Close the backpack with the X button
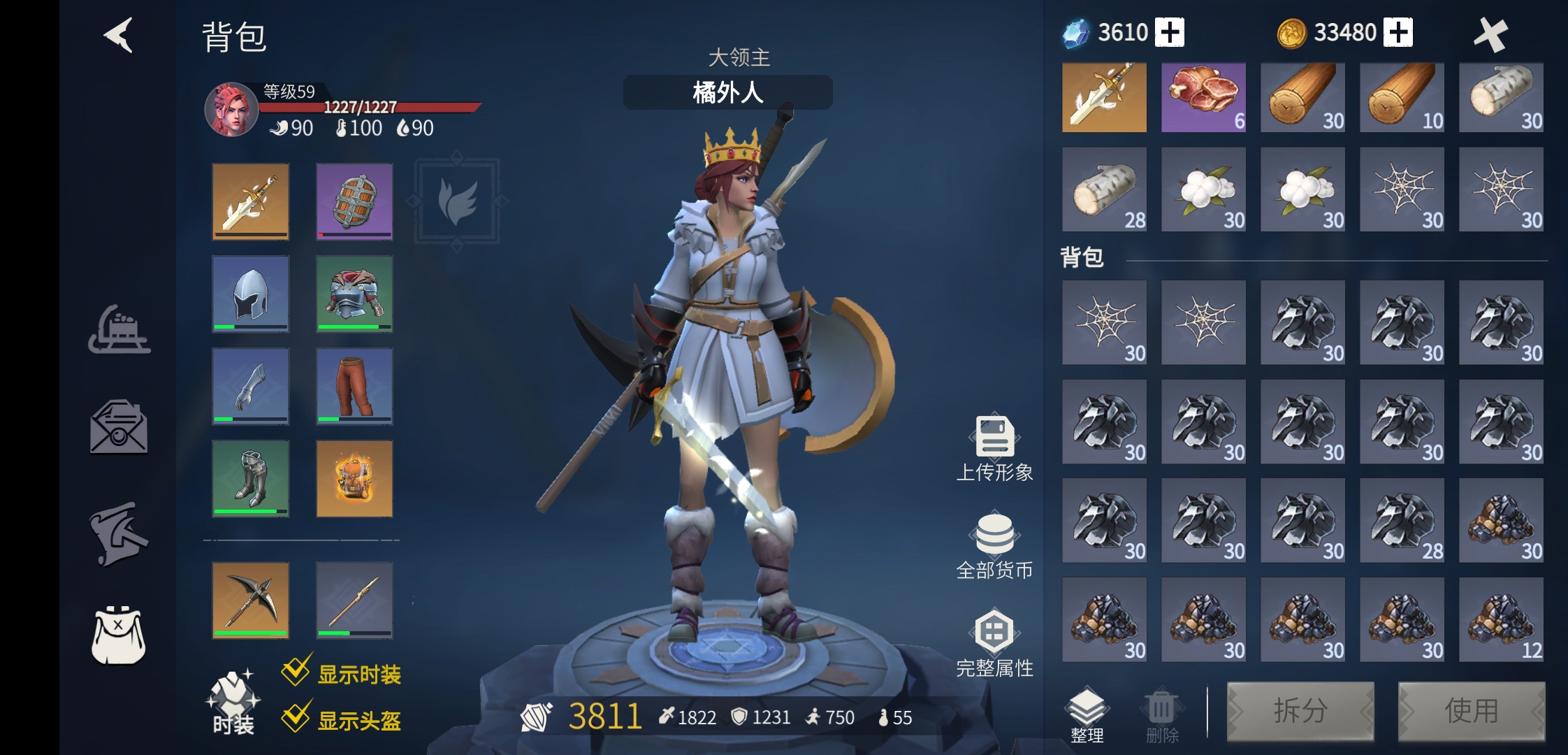 1490,34
